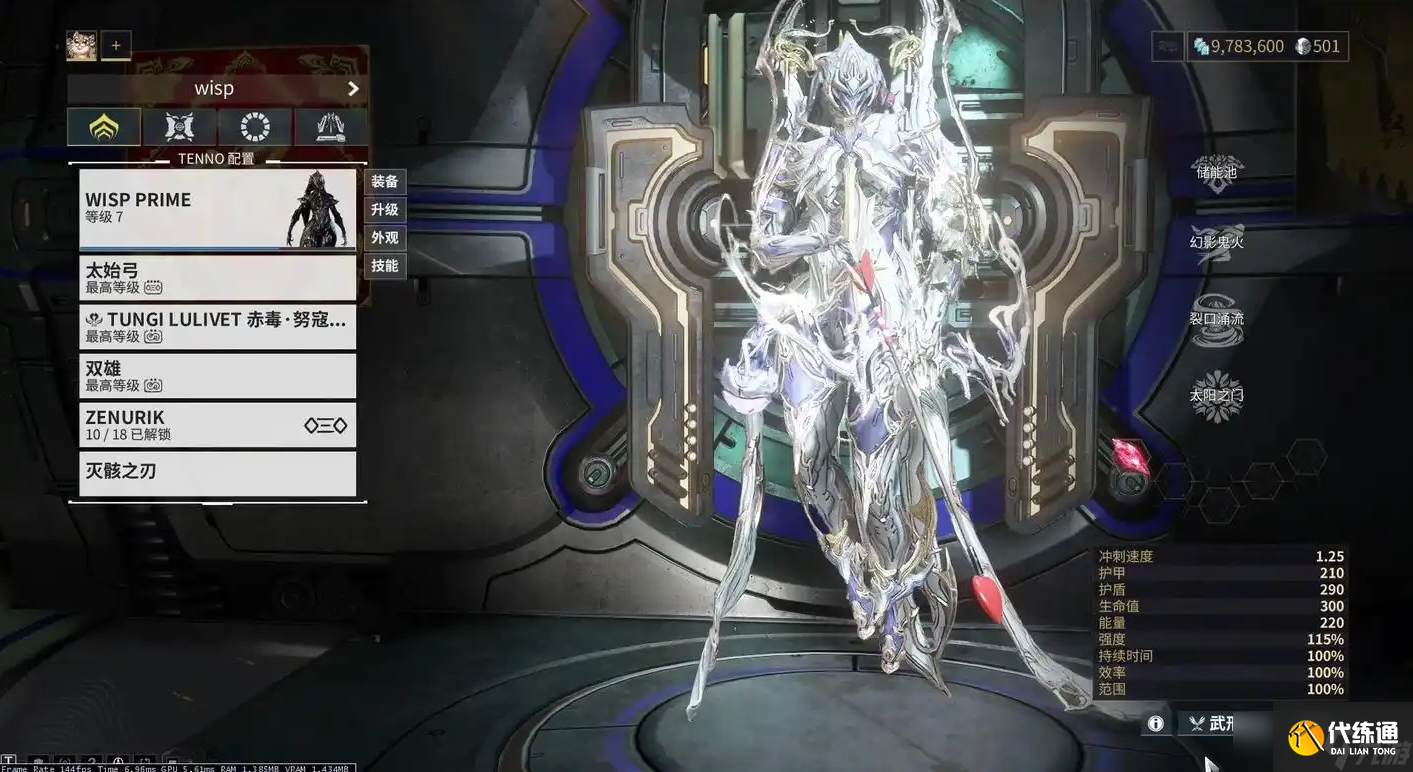This screenshot has width=1413, height=772.
Task: Click the plus button beside the avatar
Action: click(x=116, y=45)
